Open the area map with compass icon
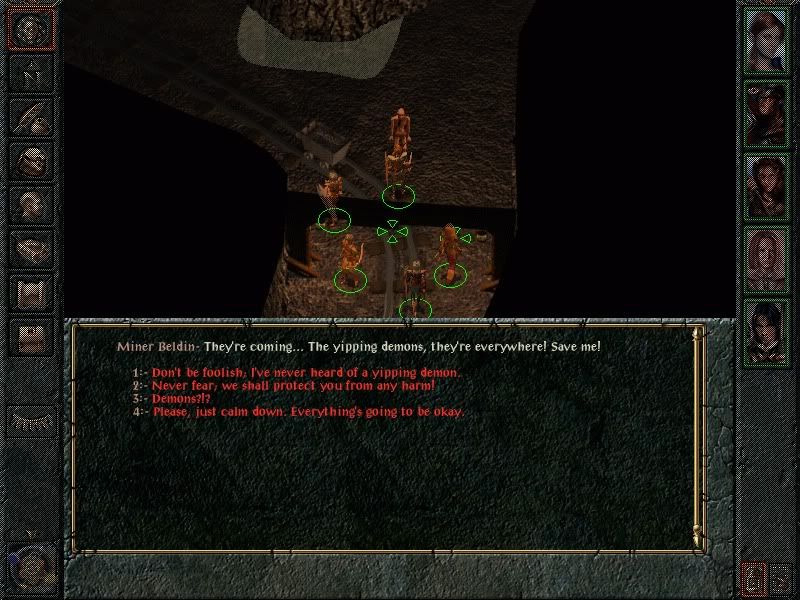Screen dimensions: 800x600 (x=30, y=74)
